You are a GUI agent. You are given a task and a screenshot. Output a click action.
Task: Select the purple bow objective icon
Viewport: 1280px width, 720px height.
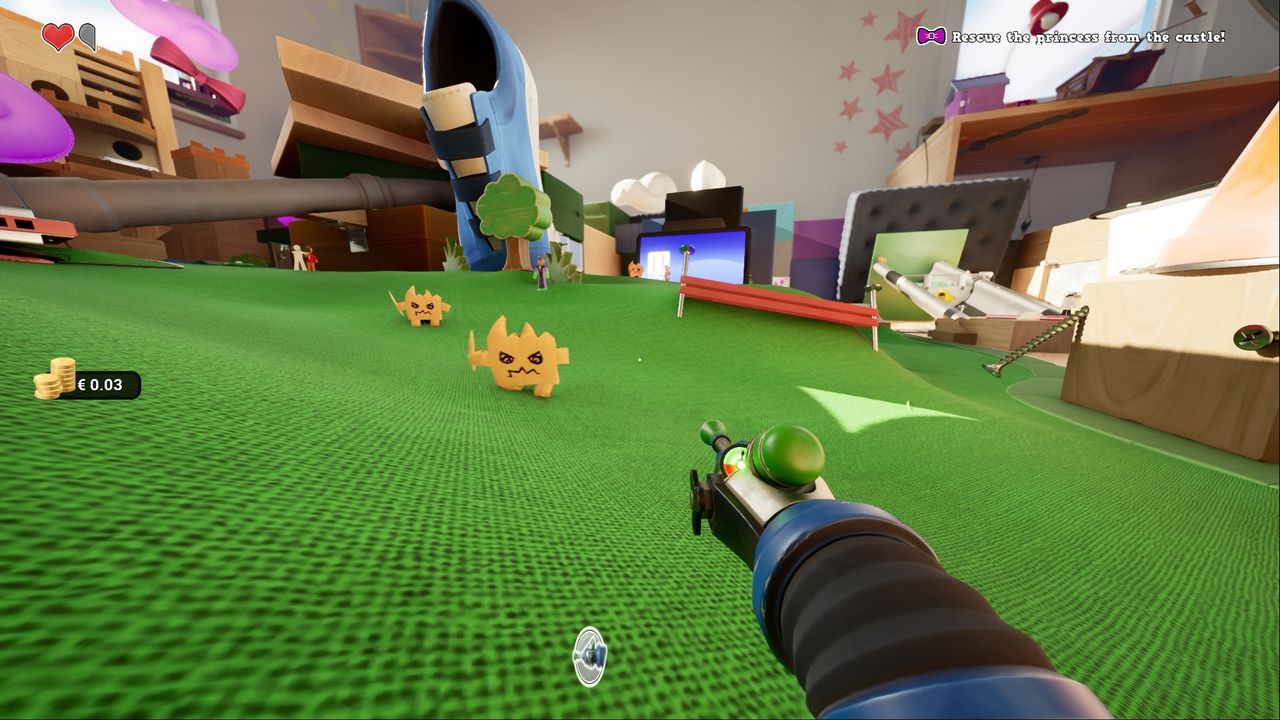pyautogui.click(x=930, y=37)
